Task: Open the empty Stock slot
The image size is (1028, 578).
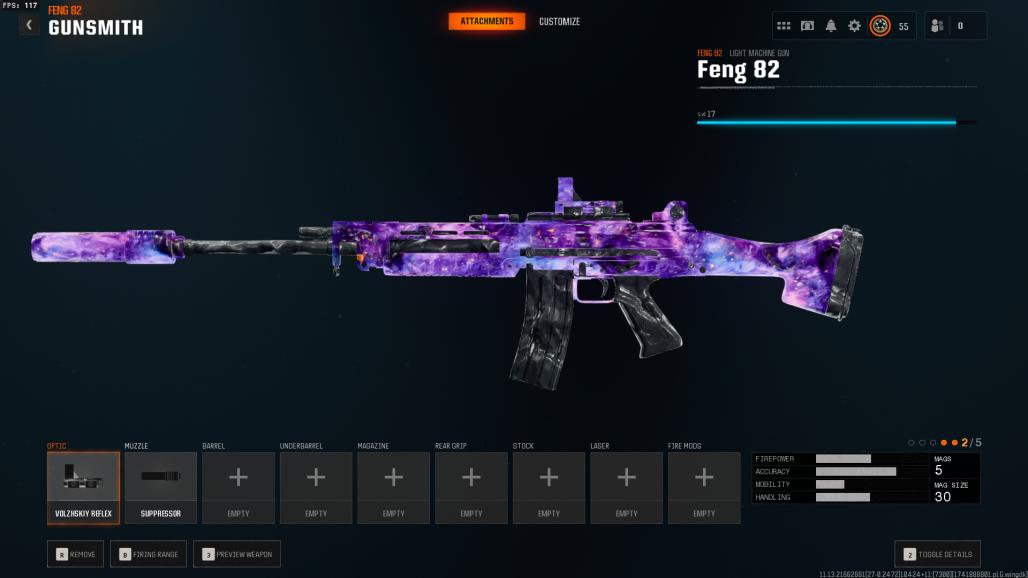Action: [549, 488]
